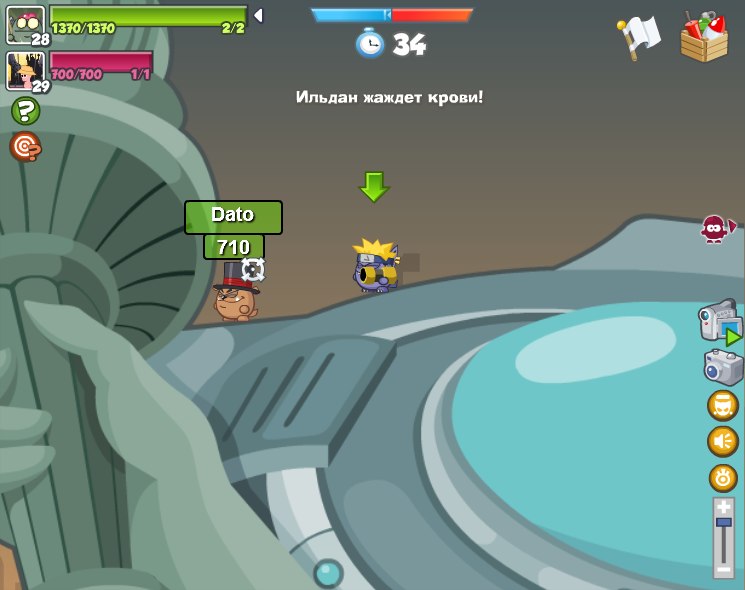Toggle the sound speaker button
745x590 pixels.
point(723,441)
